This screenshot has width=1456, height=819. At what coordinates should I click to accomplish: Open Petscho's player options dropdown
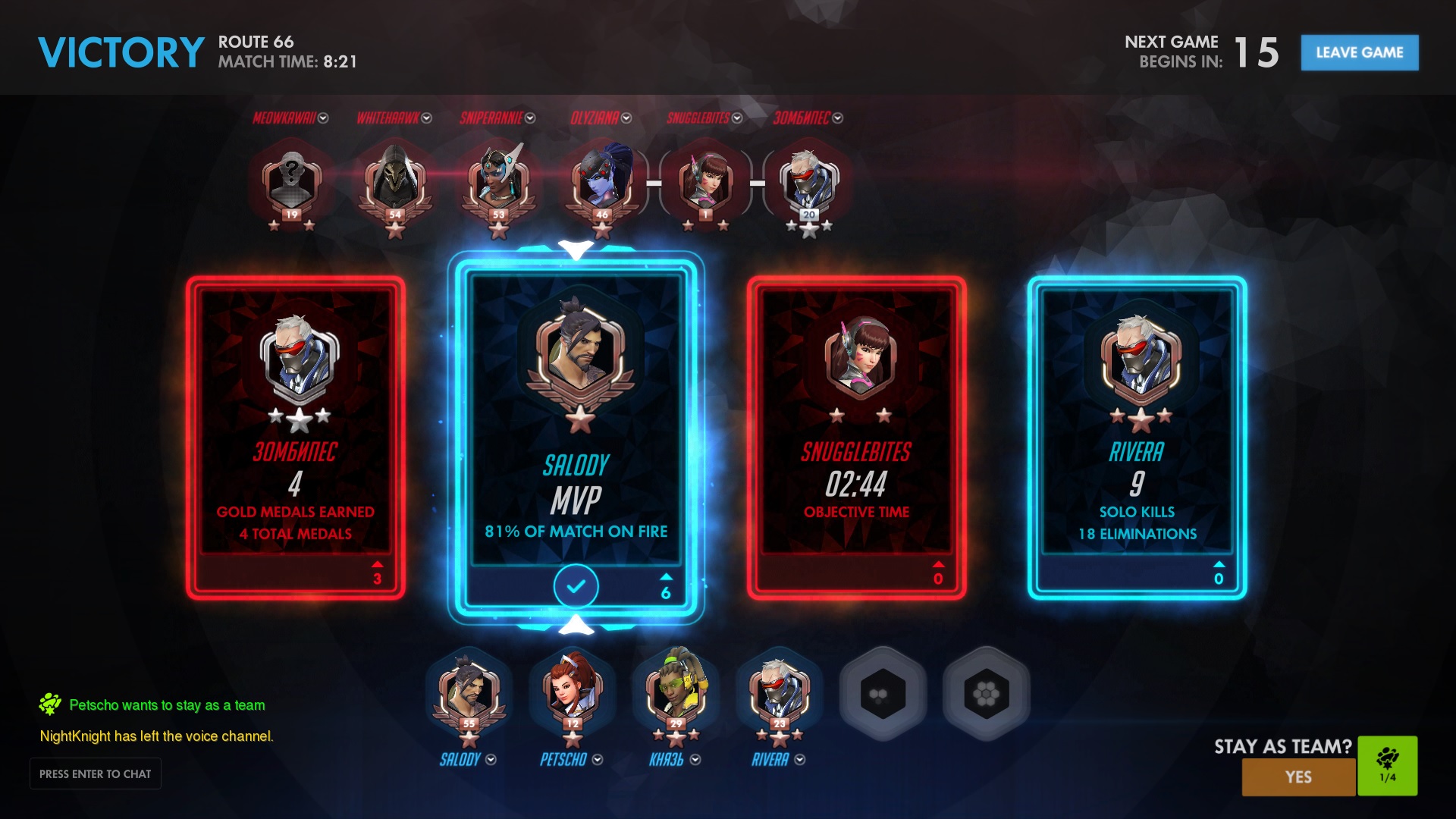[598, 759]
